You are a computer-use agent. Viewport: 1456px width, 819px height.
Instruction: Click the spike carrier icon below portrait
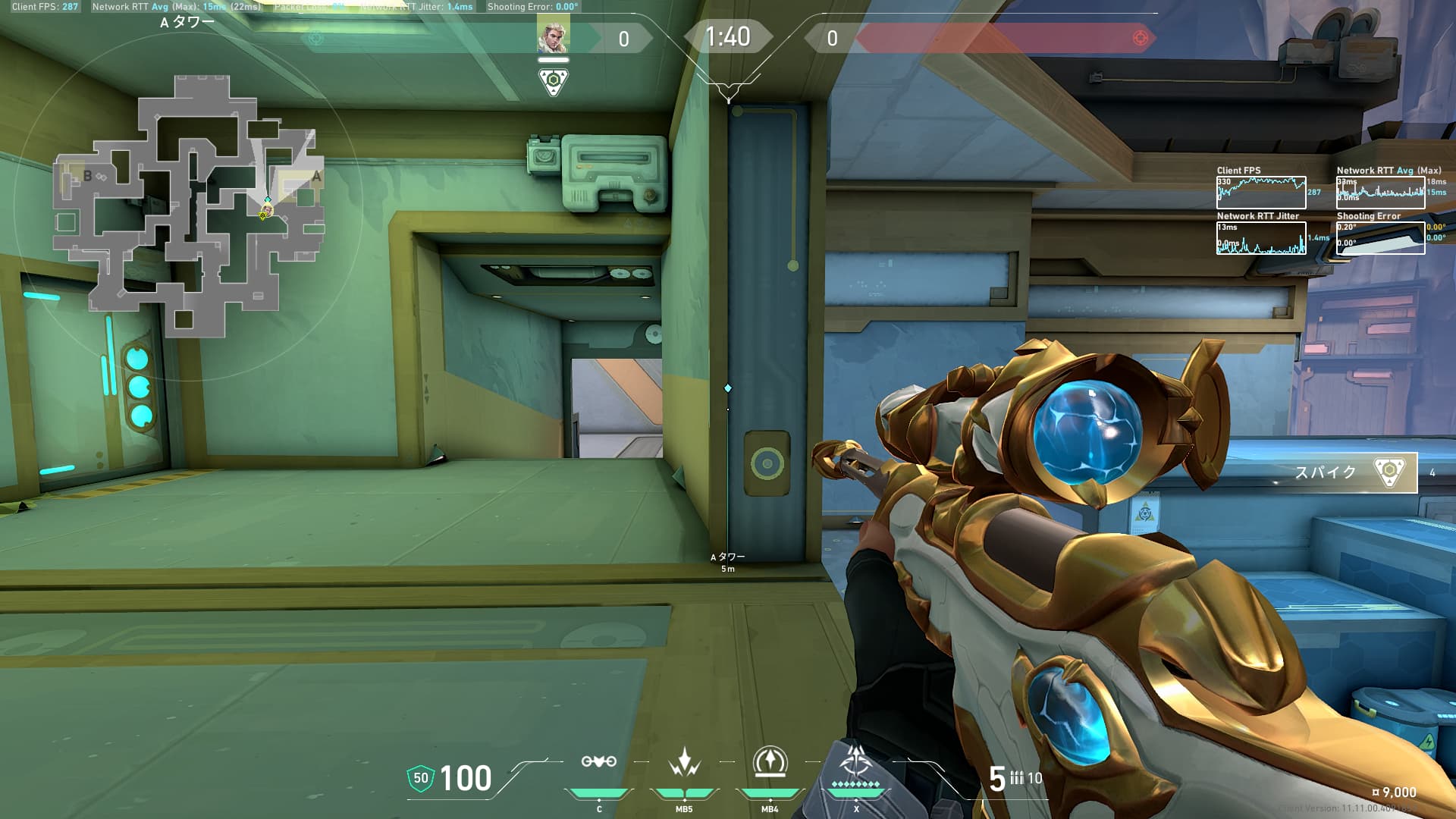553,81
